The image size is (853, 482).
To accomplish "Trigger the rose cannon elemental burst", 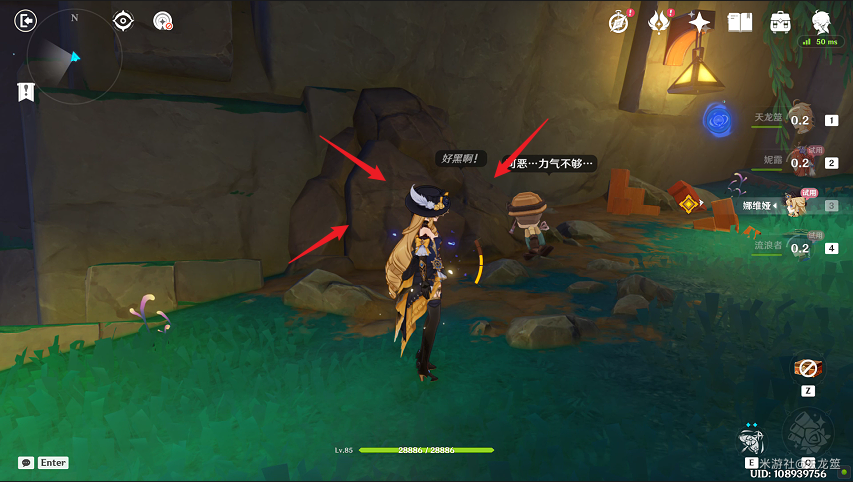I will 806,432.
